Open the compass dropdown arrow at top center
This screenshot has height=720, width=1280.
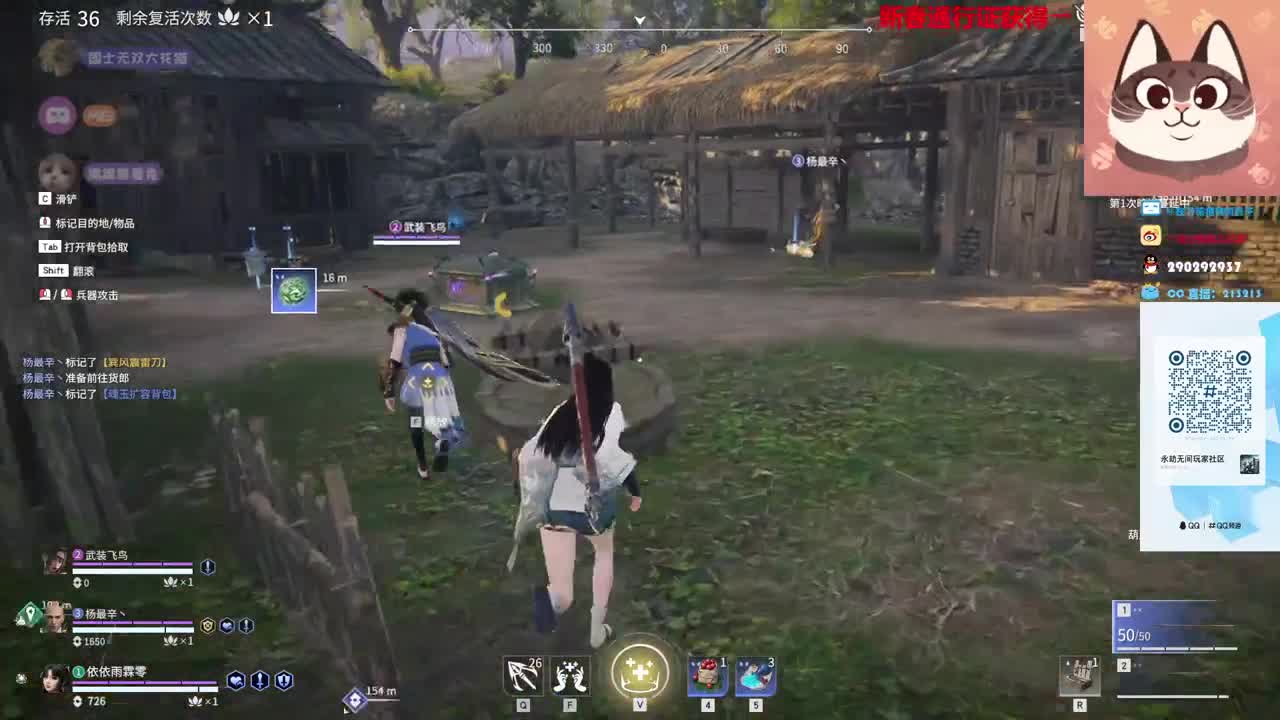[639, 20]
